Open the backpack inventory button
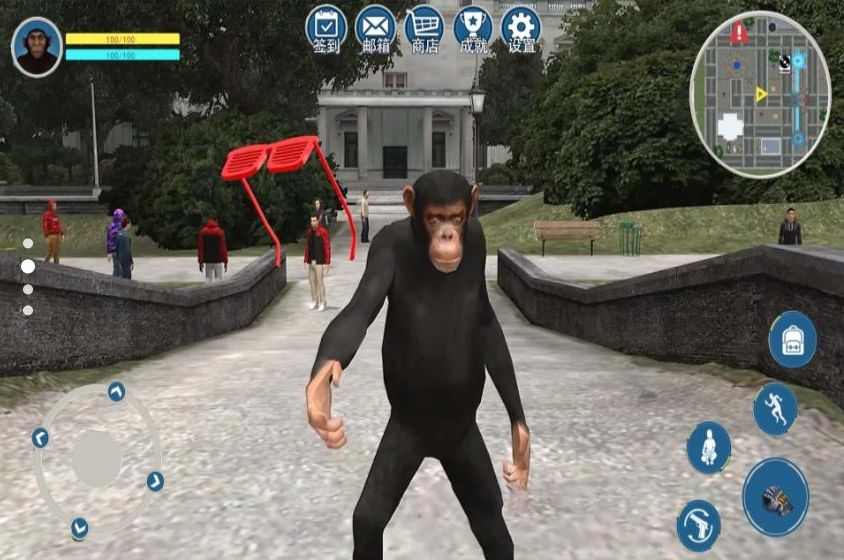The height and width of the screenshot is (560, 844). pyautogui.click(x=792, y=339)
